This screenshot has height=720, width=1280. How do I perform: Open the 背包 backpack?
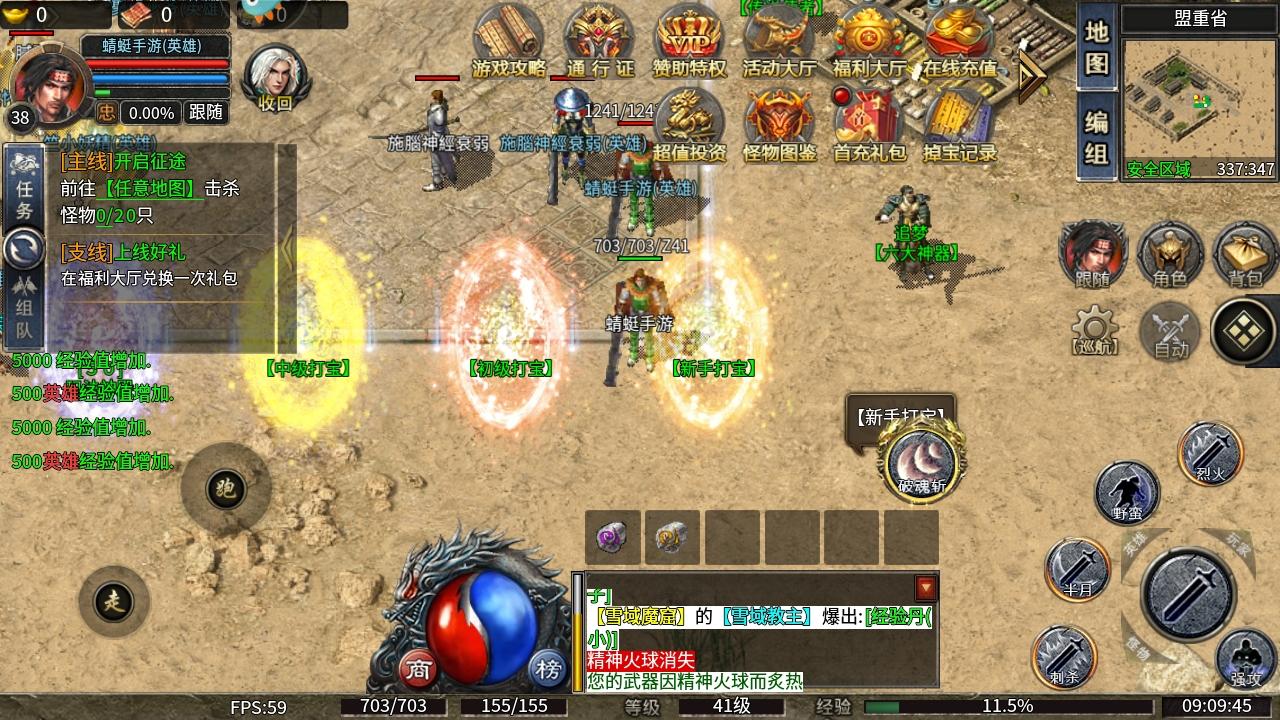point(1245,254)
